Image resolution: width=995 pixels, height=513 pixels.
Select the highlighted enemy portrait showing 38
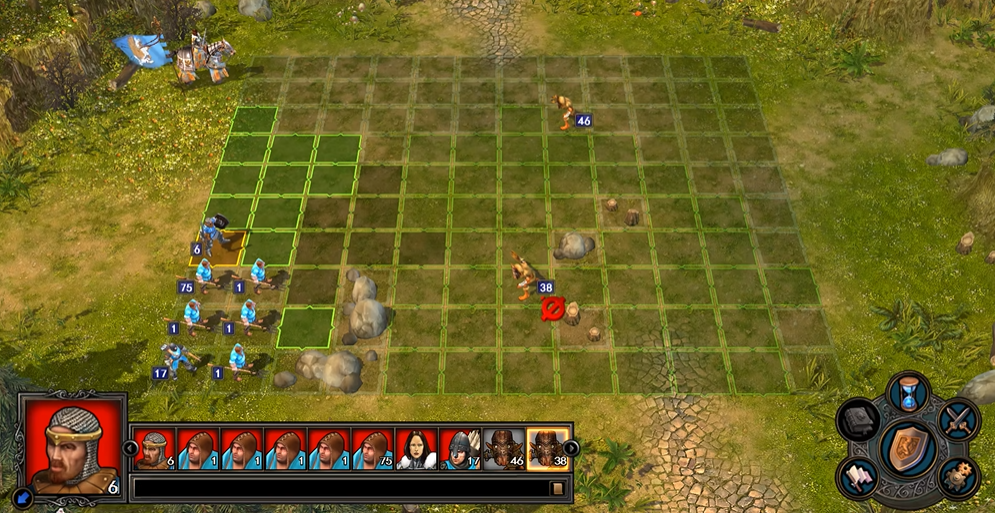(548, 449)
